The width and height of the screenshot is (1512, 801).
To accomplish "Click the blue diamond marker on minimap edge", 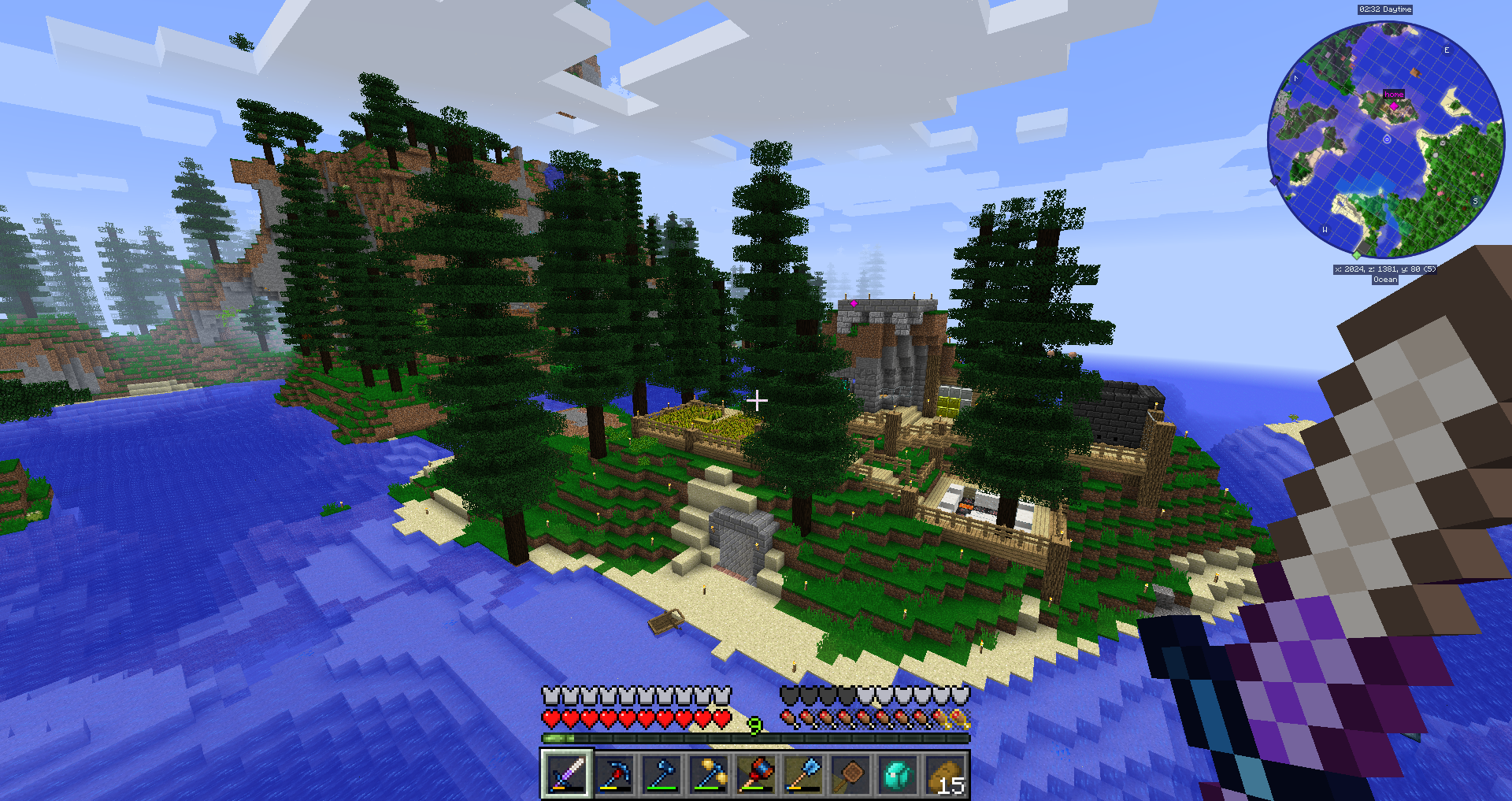I will (1275, 180).
